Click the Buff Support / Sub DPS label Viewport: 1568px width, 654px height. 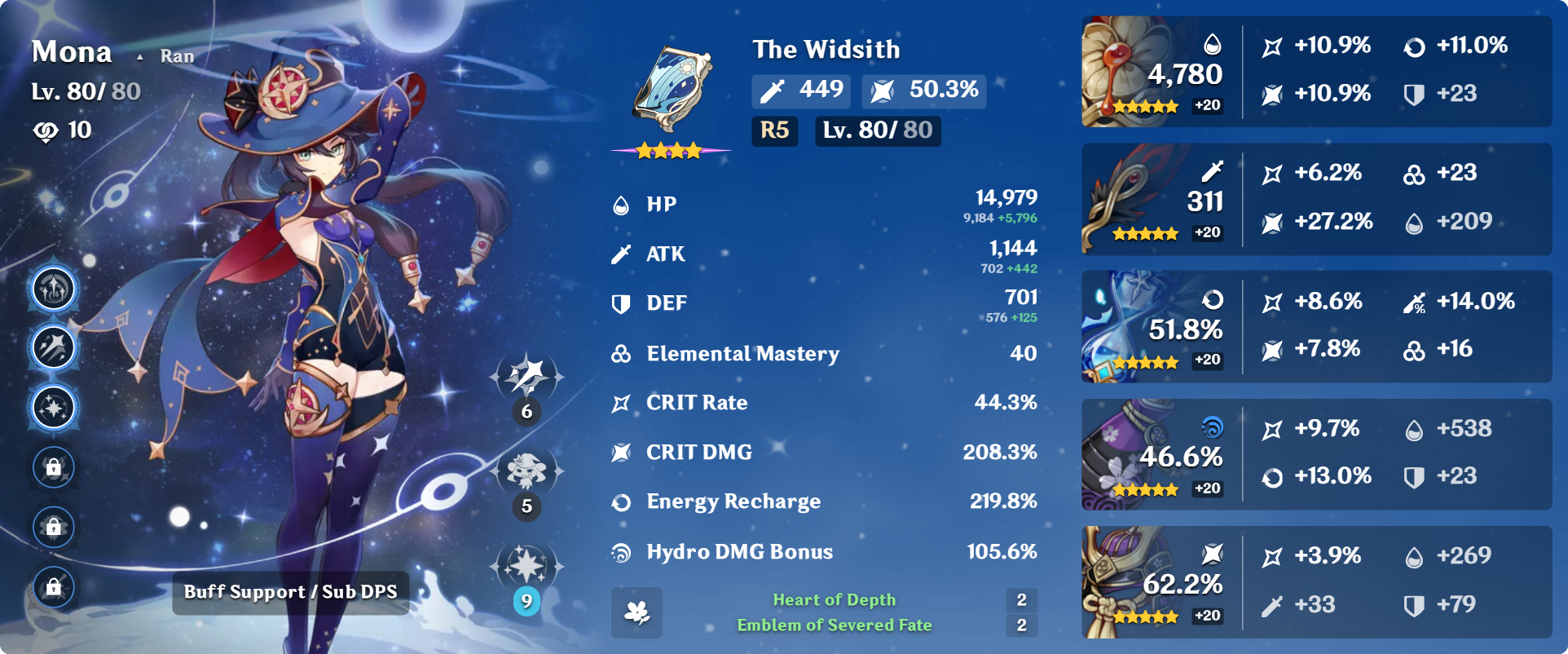click(x=290, y=592)
